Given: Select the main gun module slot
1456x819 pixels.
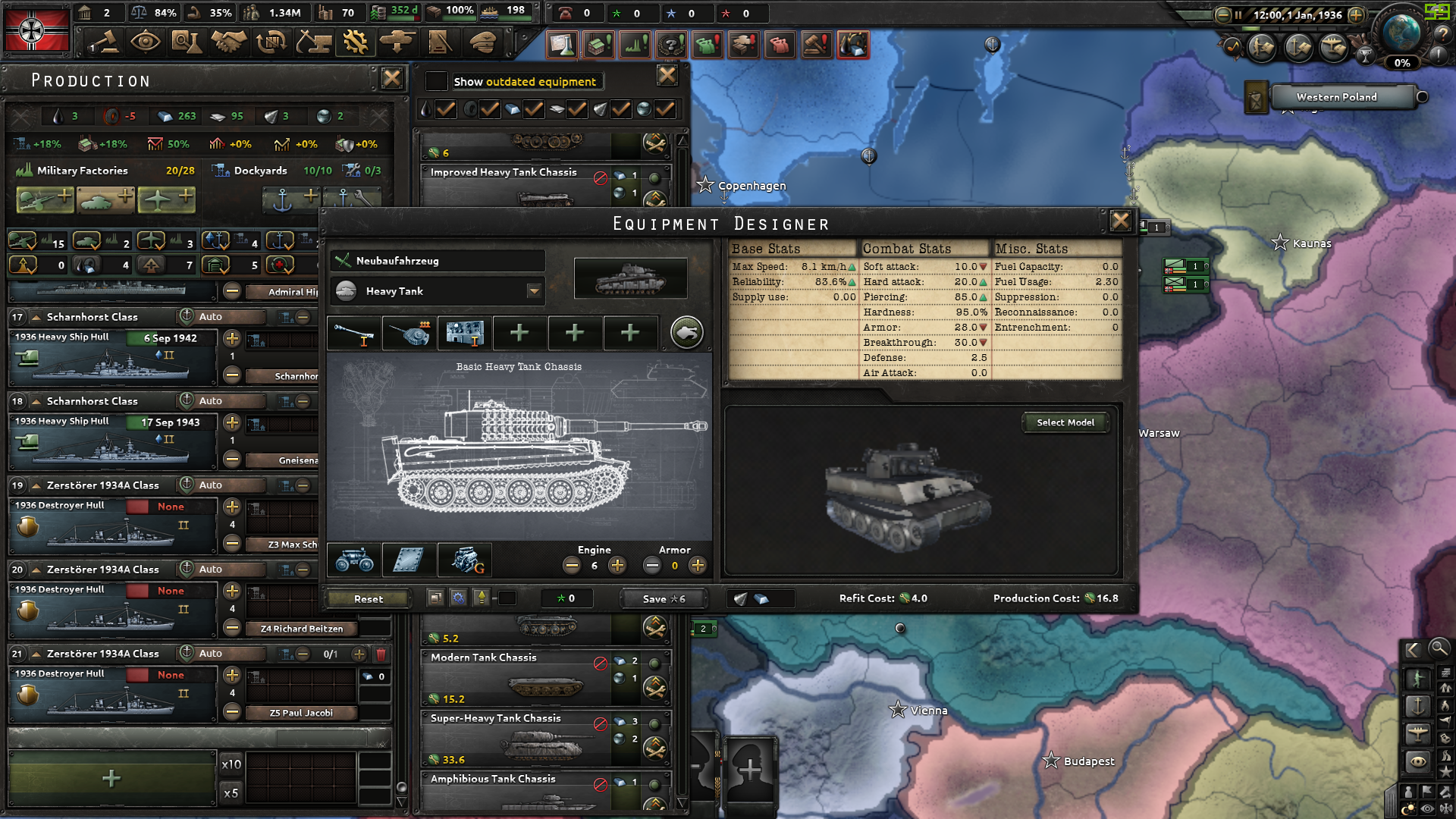Looking at the screenshot, I should [355, 333].
